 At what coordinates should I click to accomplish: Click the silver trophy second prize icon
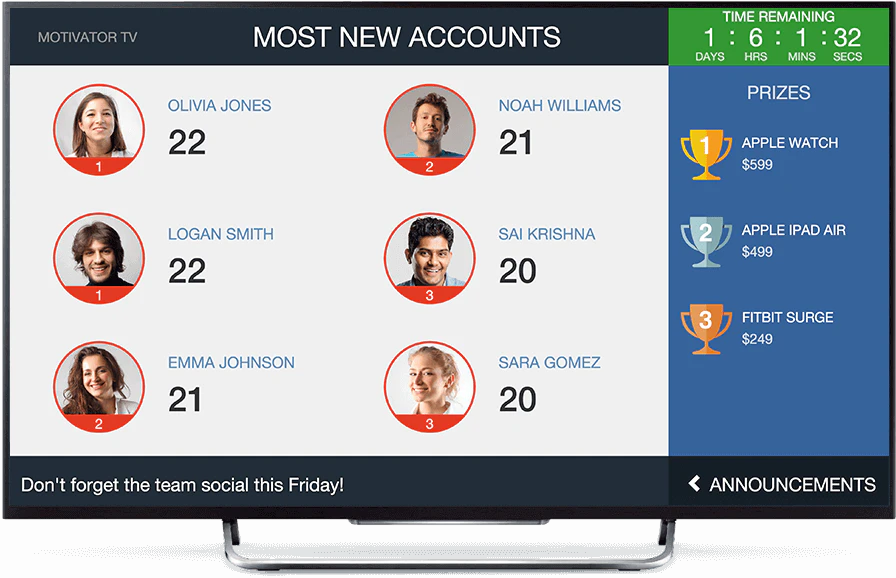(705, 241)
